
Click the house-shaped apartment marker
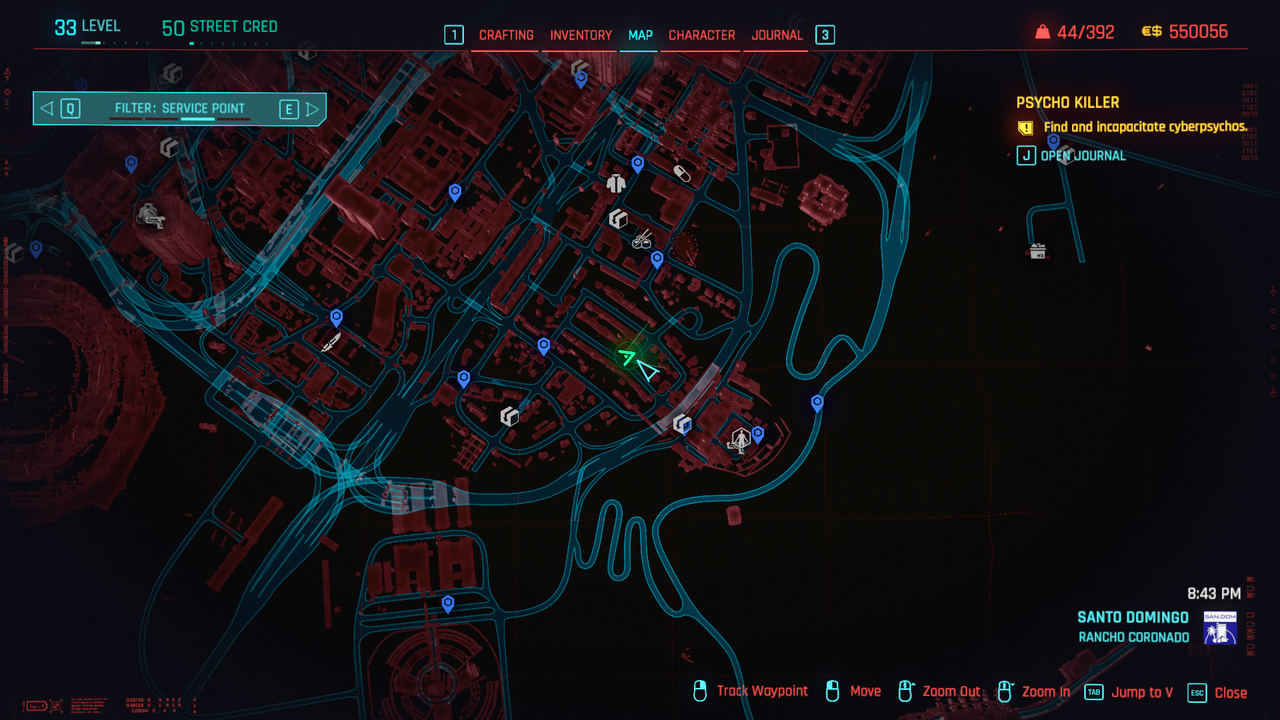1037,251
